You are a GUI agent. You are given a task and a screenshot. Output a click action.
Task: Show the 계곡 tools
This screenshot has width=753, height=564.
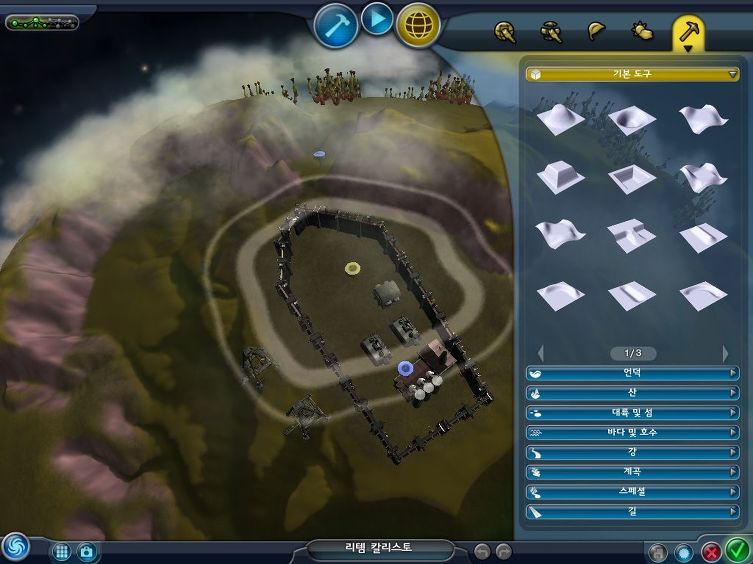click(x=632, y=472)
